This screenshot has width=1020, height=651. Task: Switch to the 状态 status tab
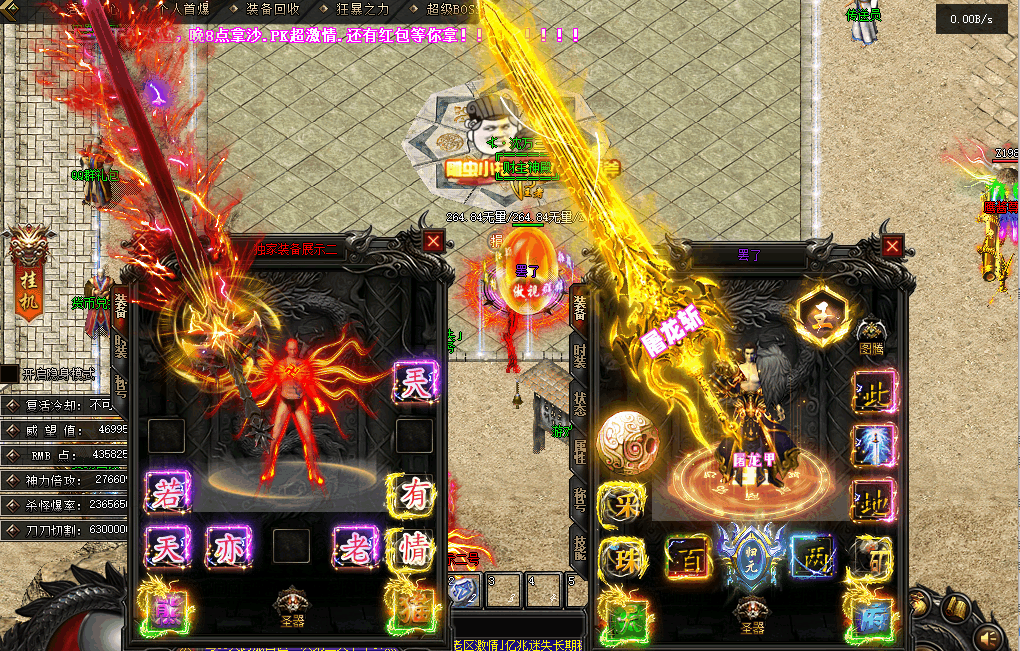pos(580,403)
